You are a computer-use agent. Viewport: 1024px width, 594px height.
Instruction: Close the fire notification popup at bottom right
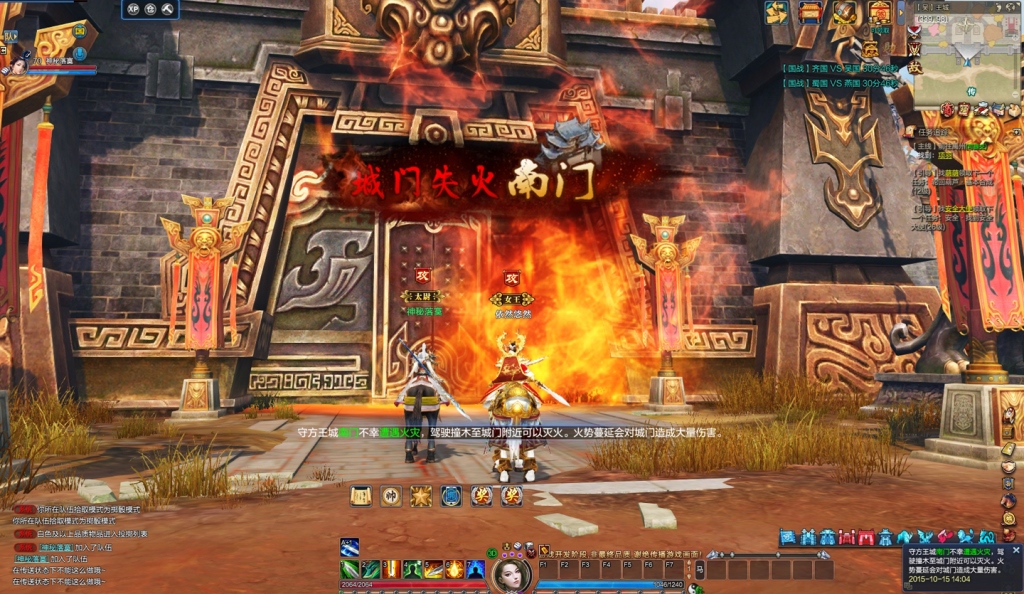1016,550
